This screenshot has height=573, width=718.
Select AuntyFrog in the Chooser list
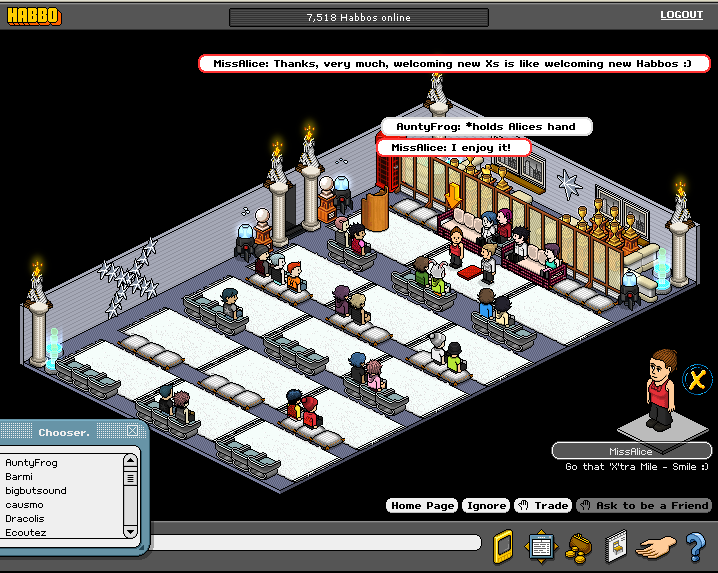[x=32, y=463]
